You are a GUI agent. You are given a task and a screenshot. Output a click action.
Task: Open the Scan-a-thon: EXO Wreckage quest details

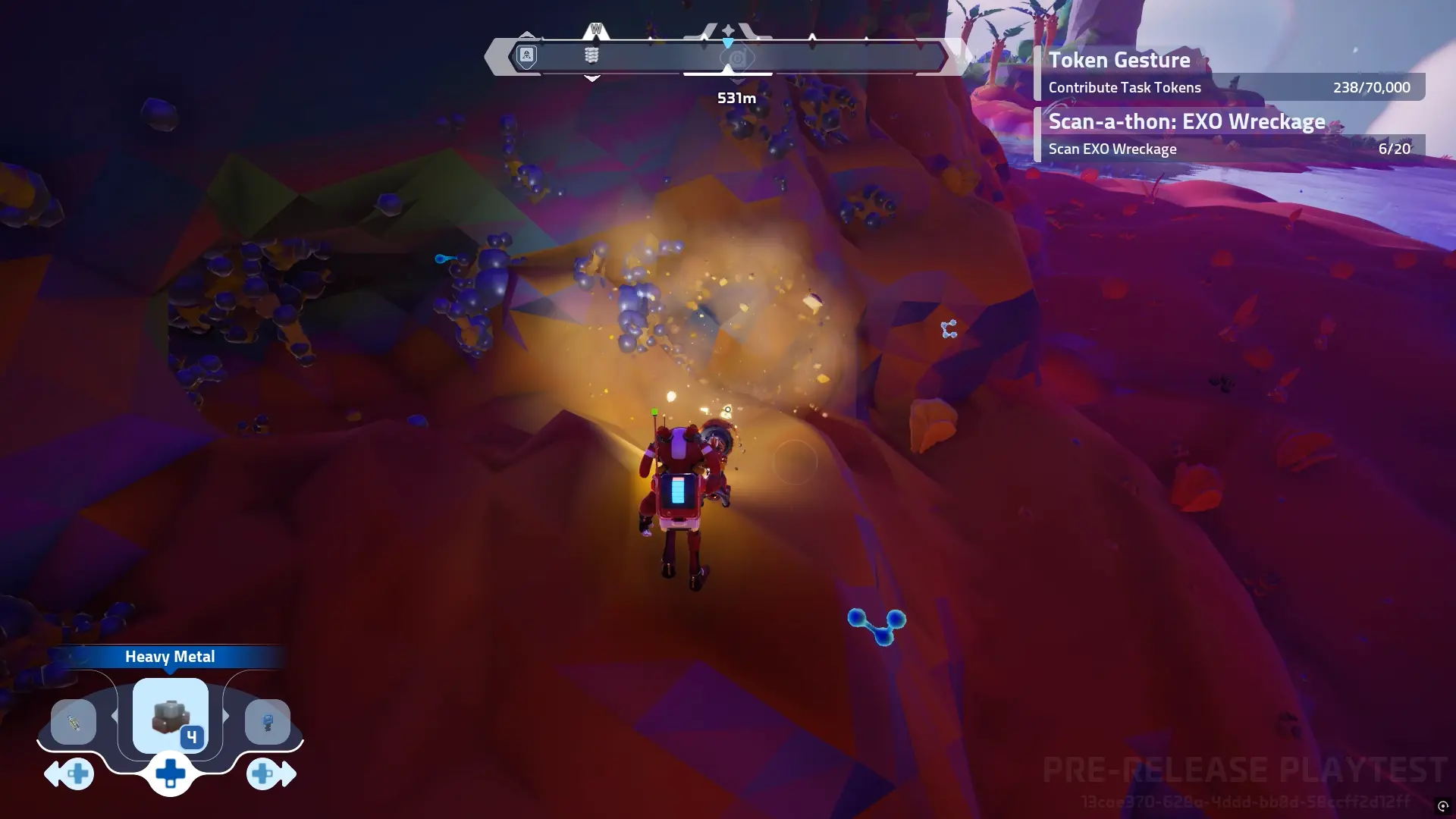[1186, 121]
